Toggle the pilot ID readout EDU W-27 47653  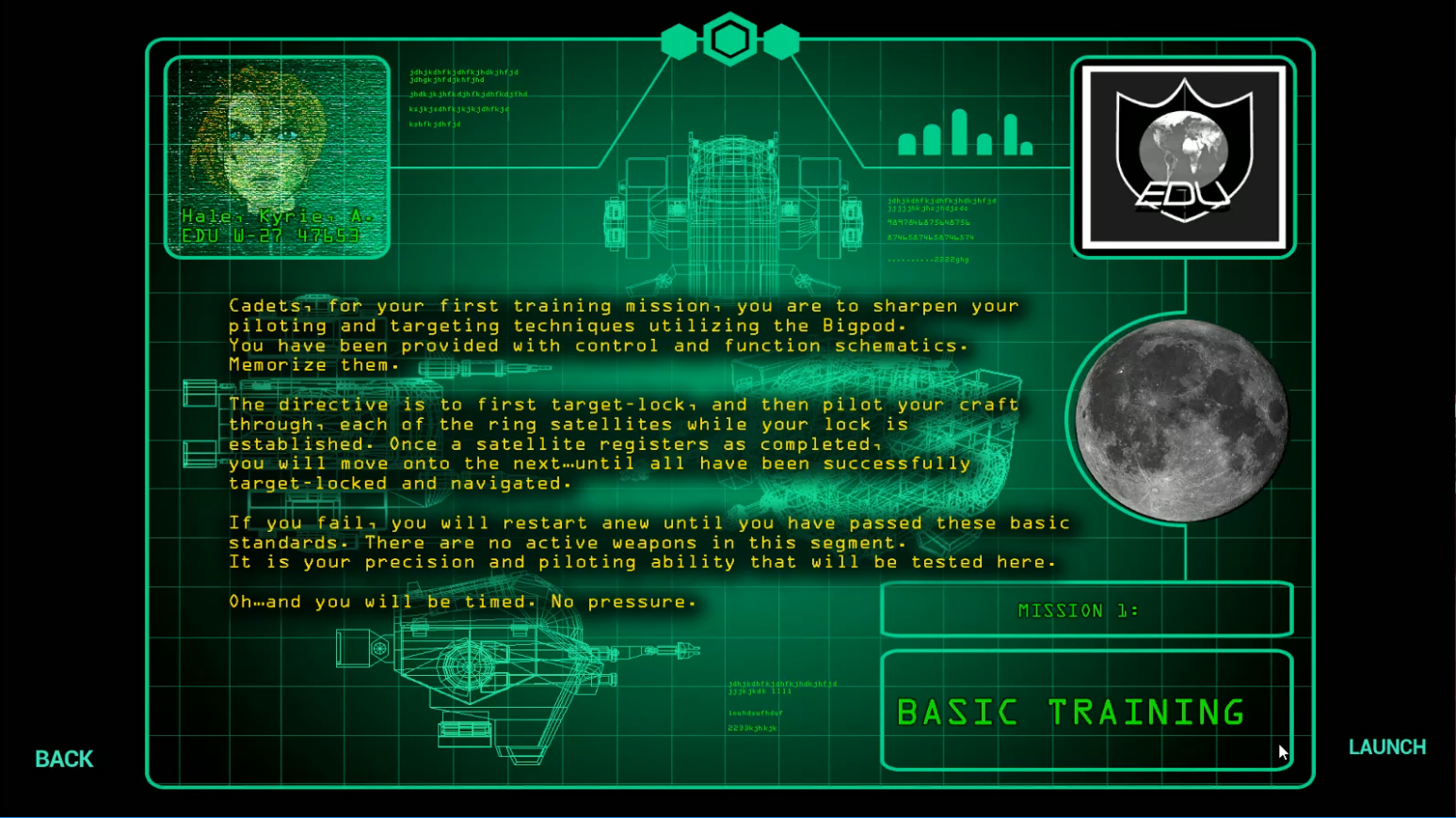point(272,235)
